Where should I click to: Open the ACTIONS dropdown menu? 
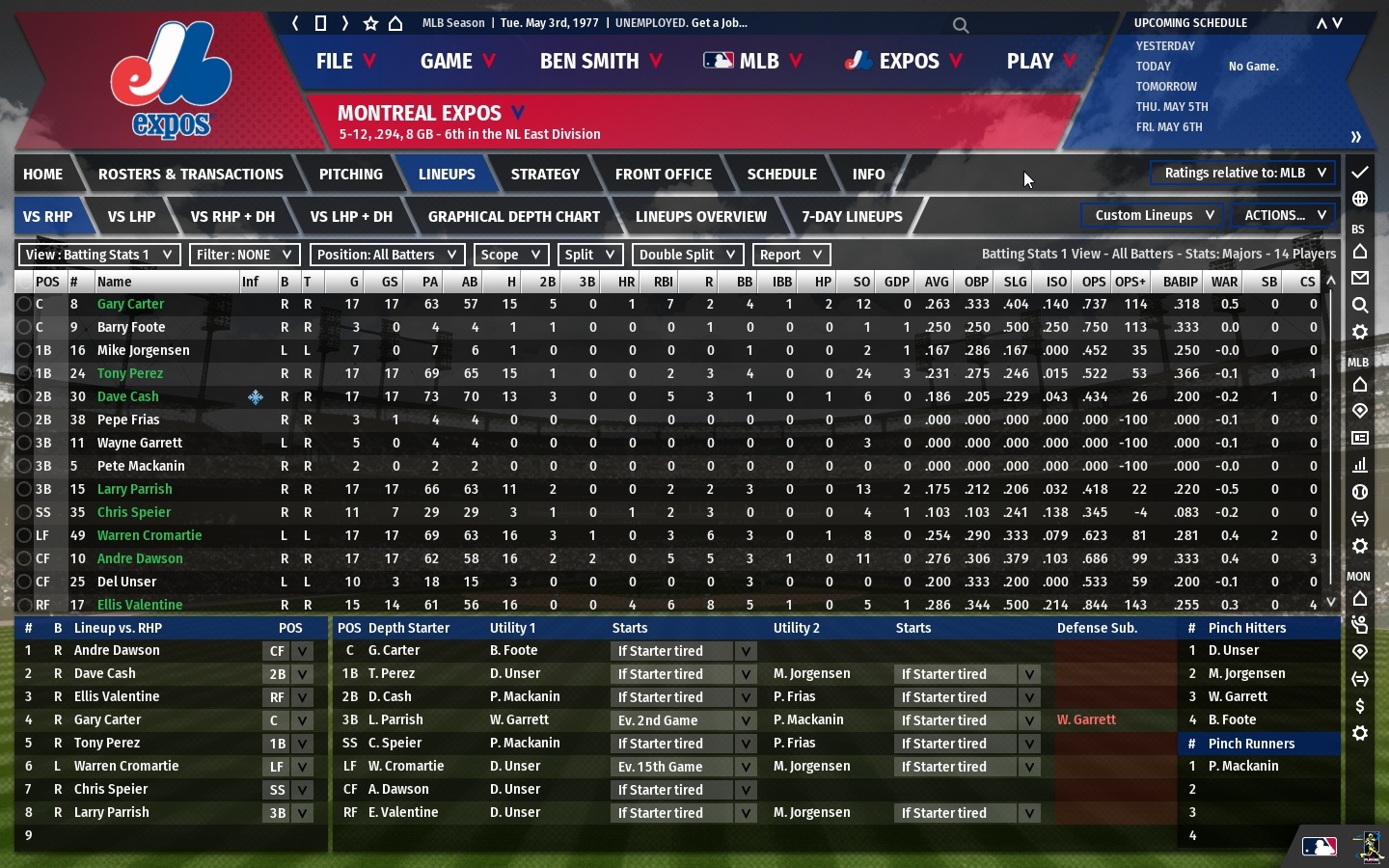(1284, 215)
